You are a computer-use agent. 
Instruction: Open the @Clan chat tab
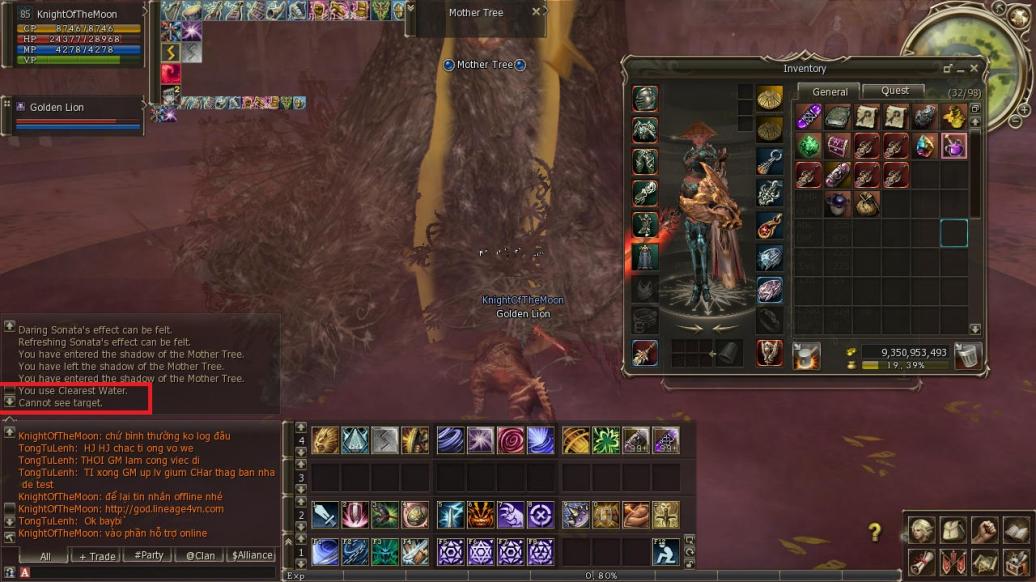[x=200, y=556]
